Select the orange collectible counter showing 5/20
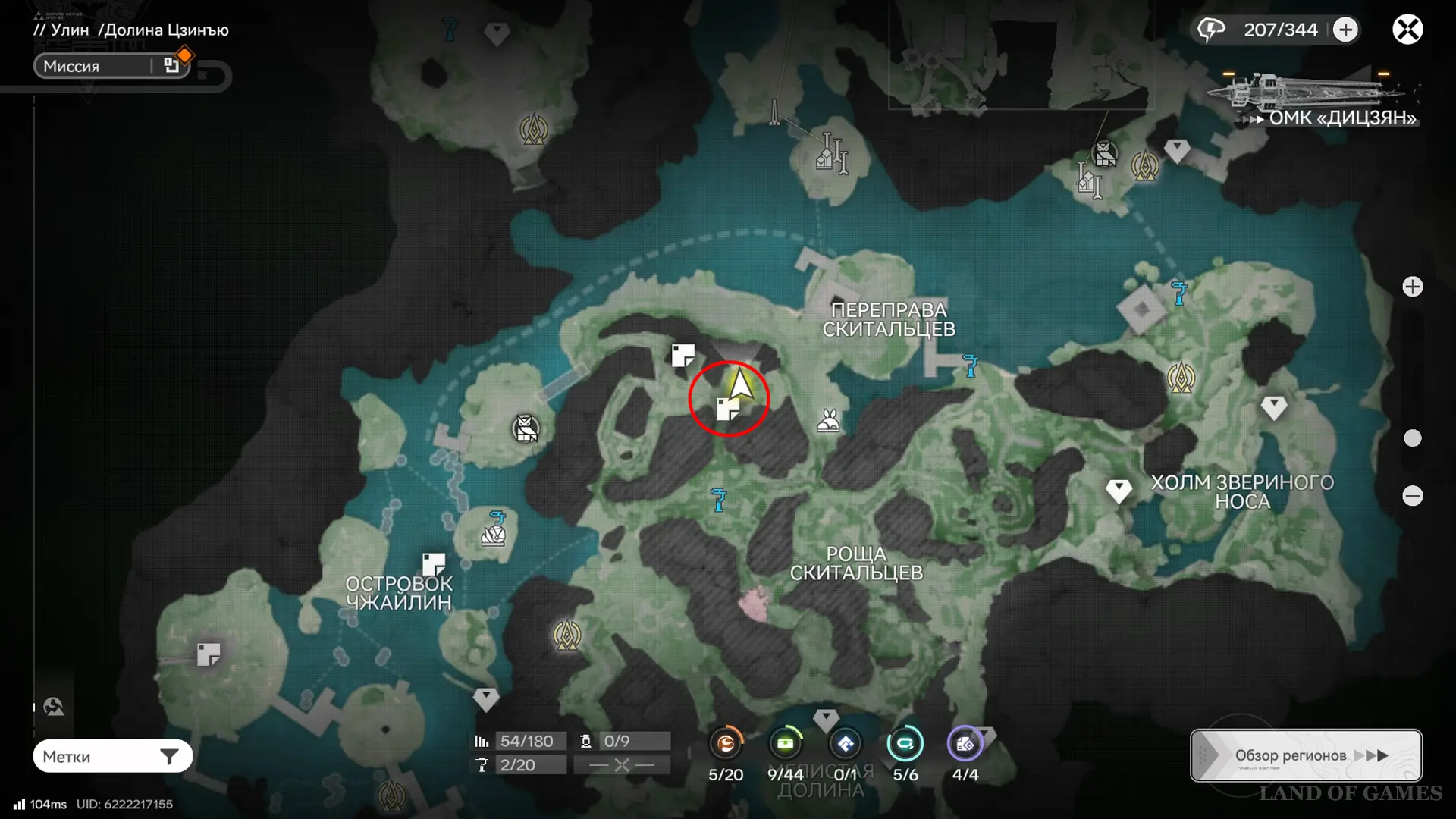Screen dimensions: 1456x819 (x=726, y=744)
